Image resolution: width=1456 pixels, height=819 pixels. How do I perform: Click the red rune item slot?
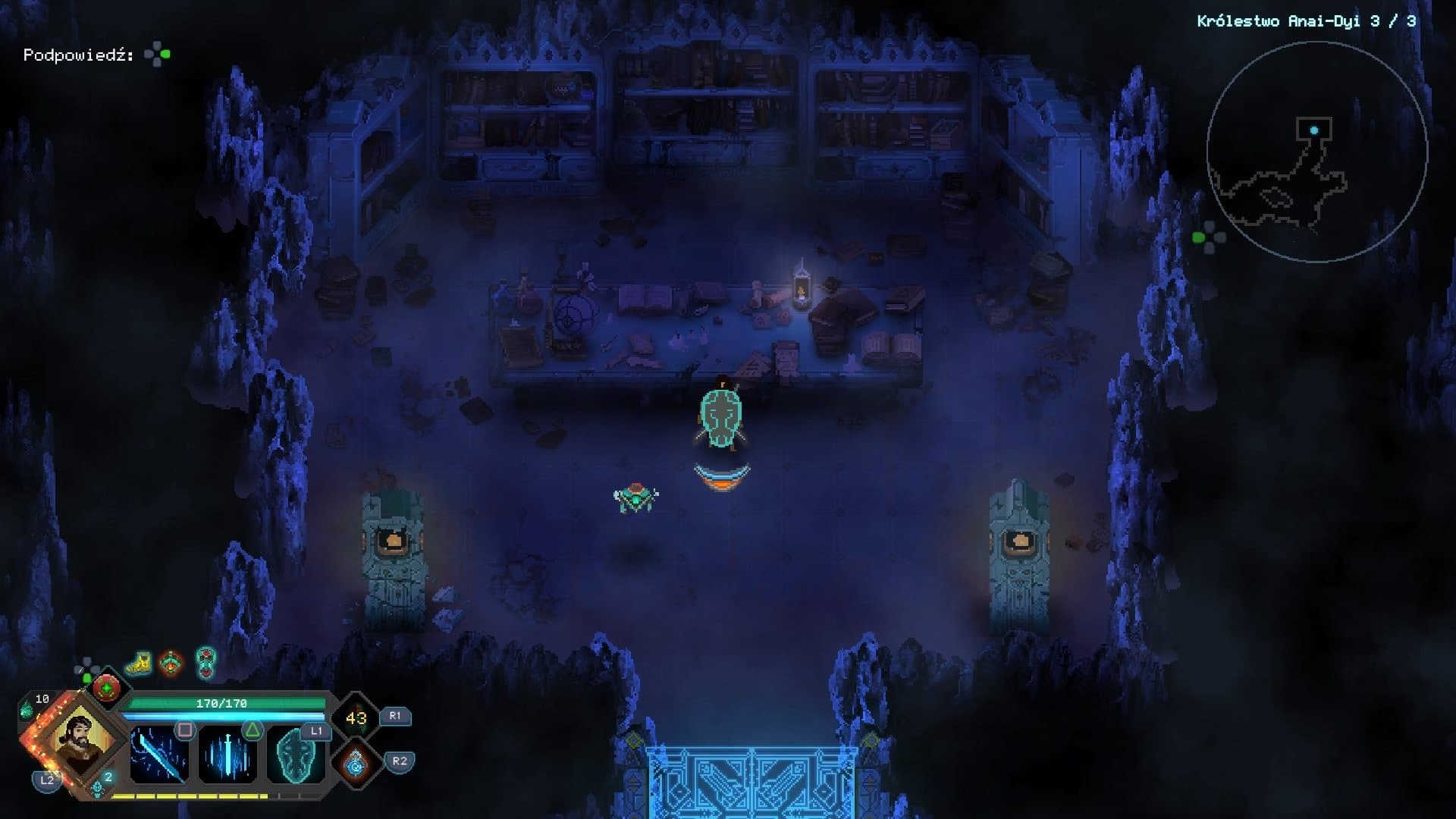click(107, 688)
